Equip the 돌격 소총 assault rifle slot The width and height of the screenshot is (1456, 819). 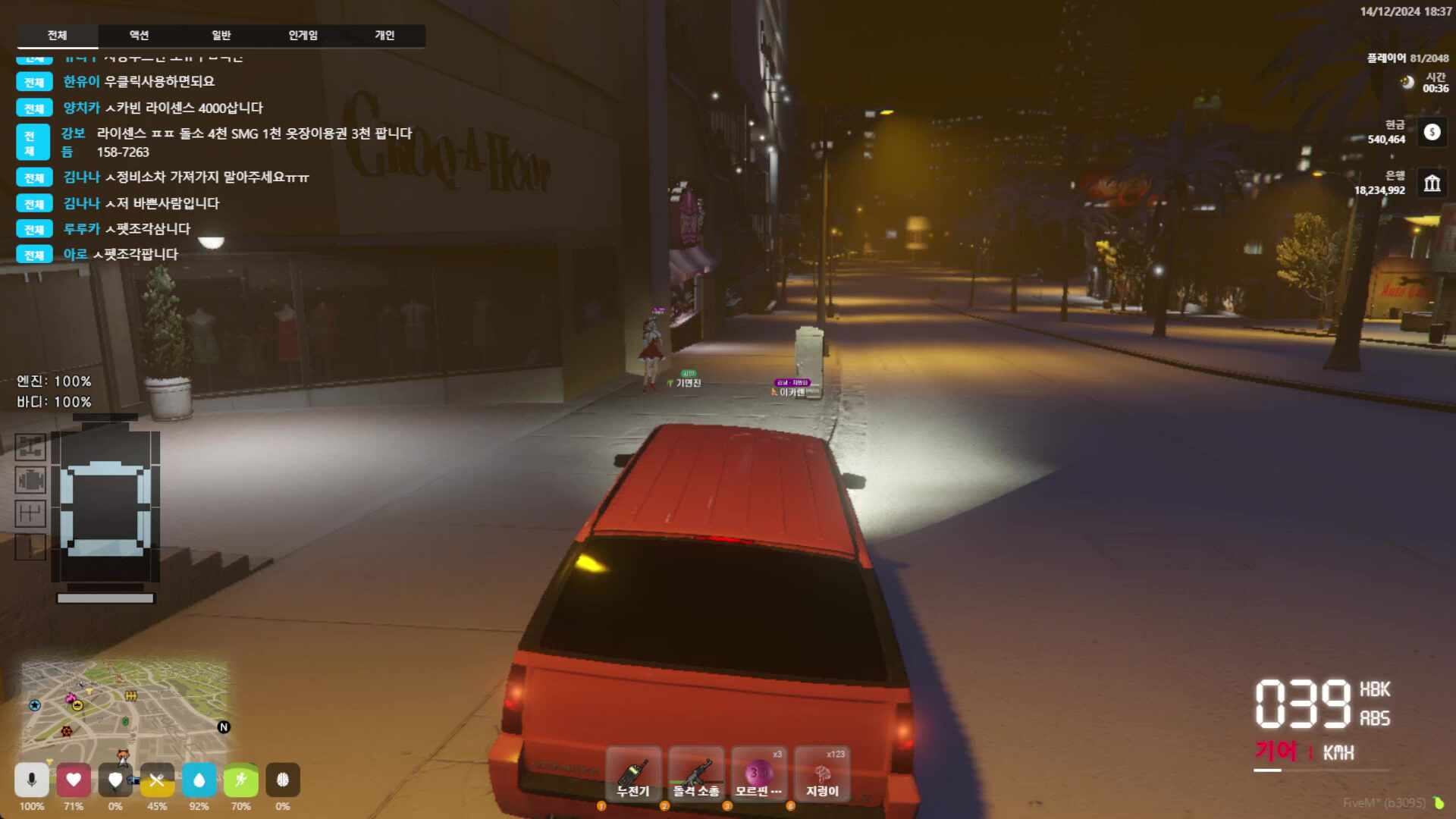tap(696, 775)
